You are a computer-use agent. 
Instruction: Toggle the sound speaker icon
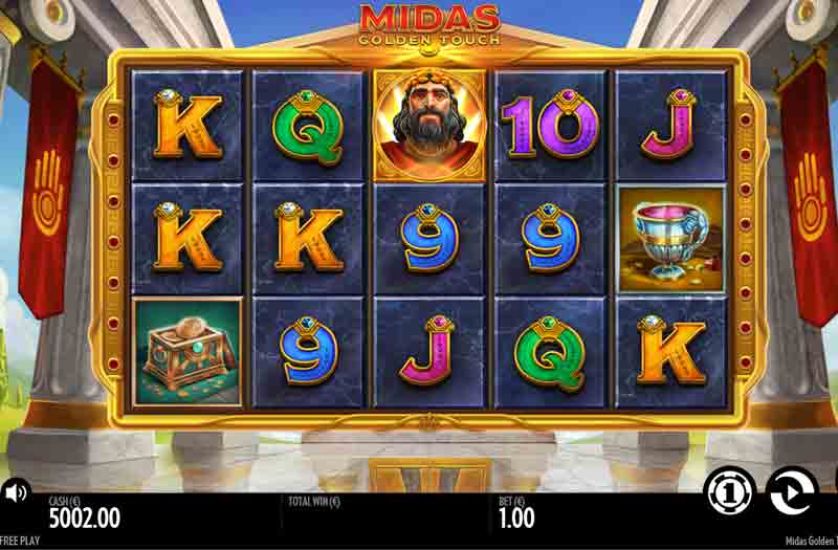(x=15, y=492)
